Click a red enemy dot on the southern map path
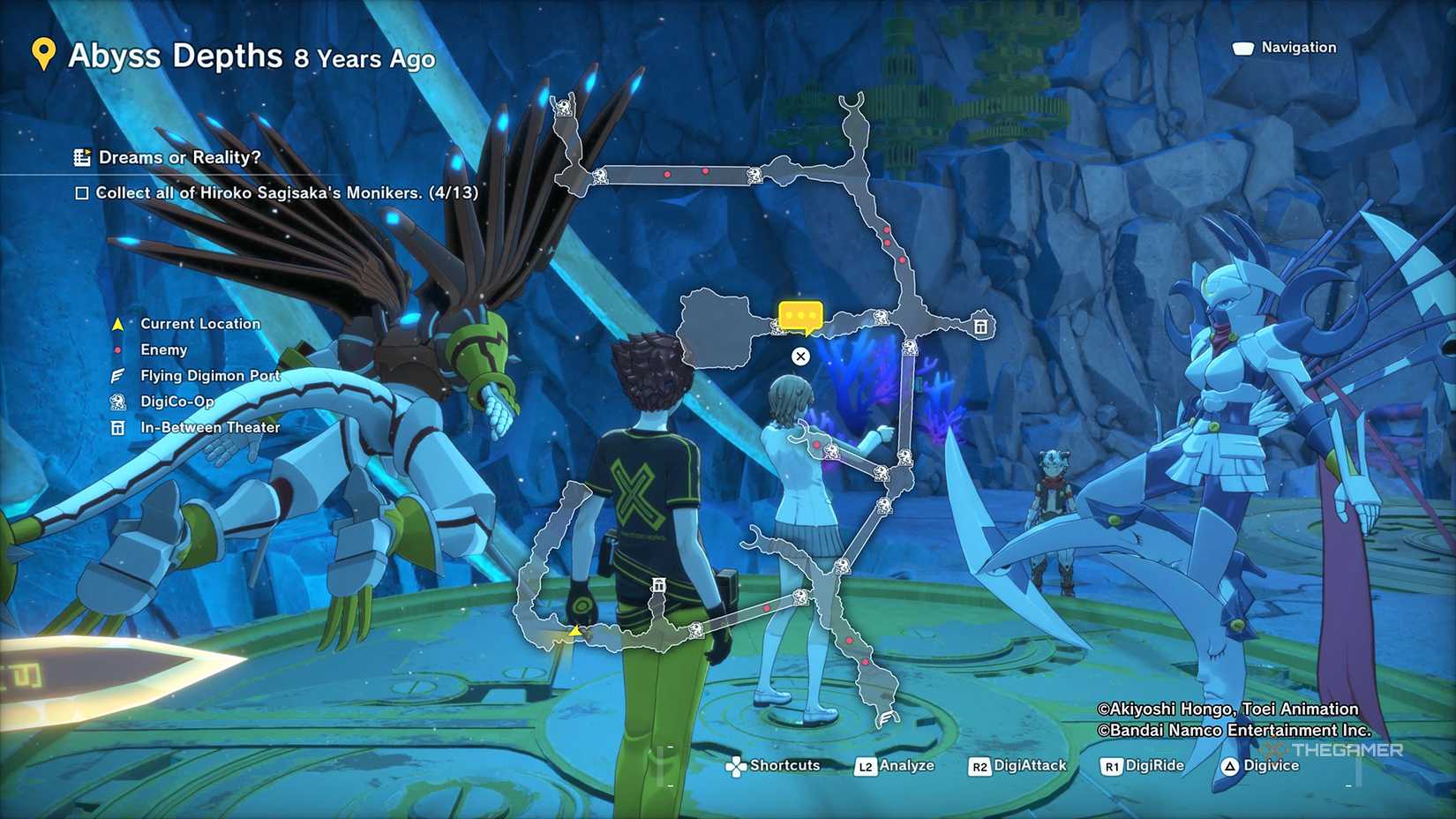 [850, 642]
